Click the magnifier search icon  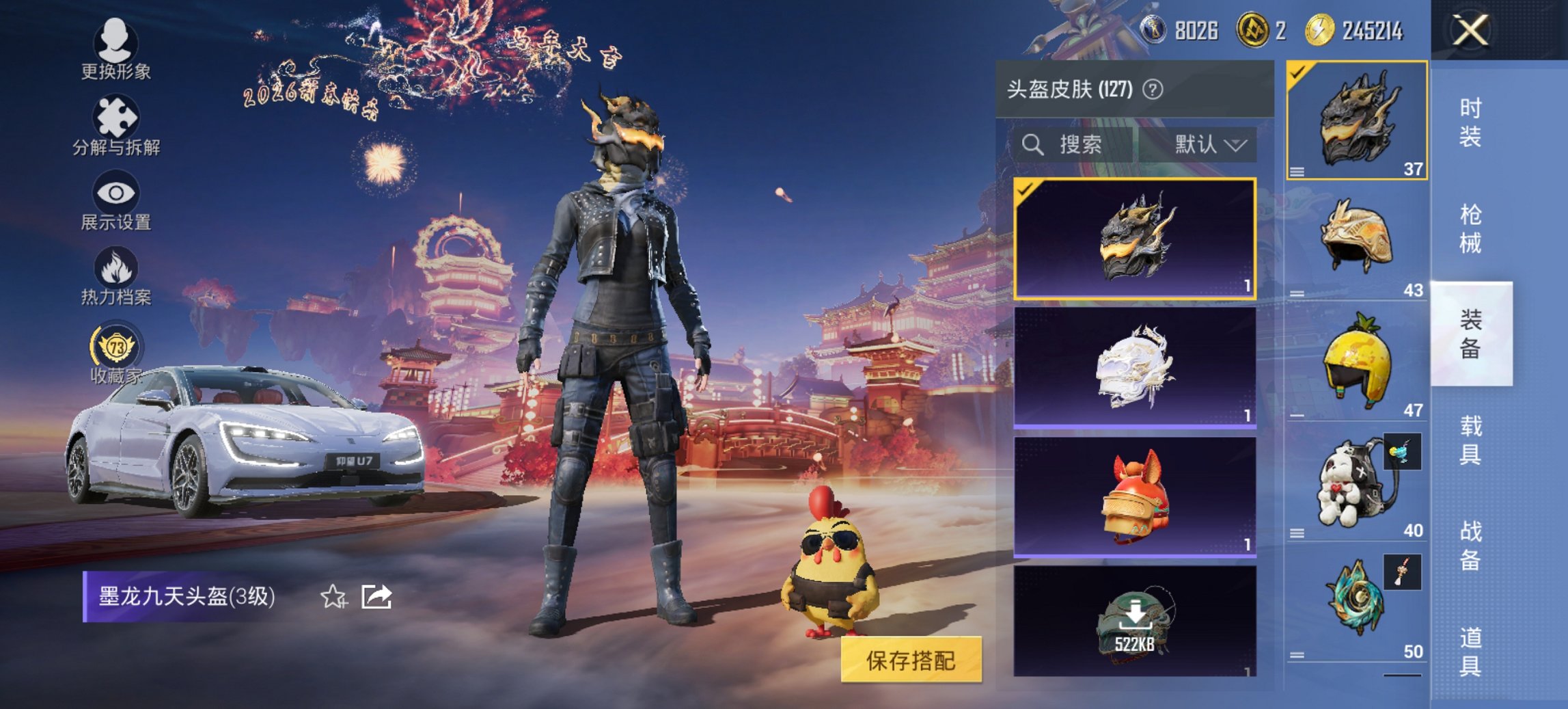(x=1032, y=144)
